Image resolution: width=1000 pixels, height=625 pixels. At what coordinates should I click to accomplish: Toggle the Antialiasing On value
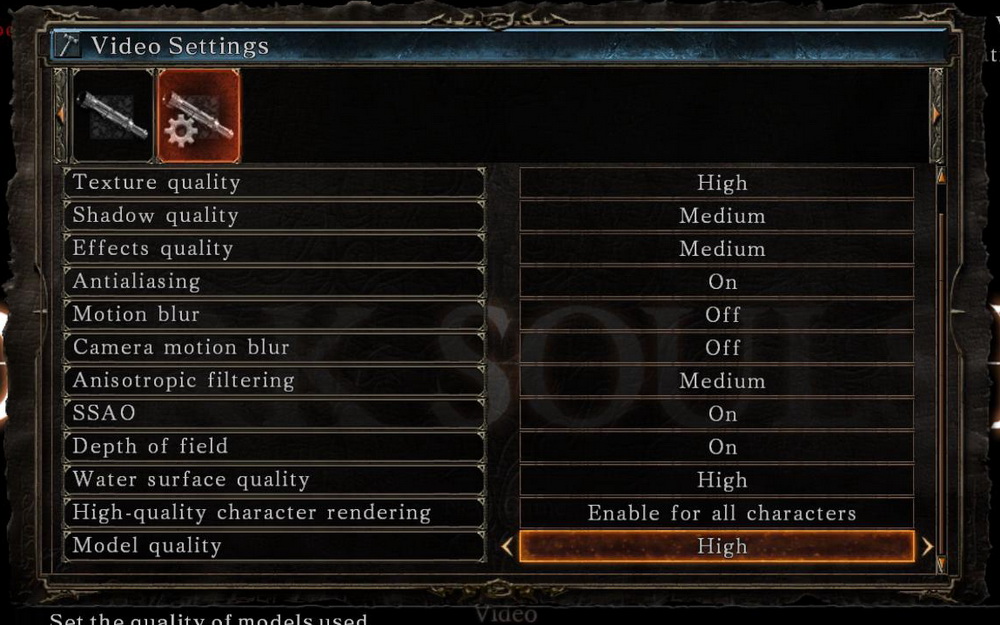point(716,282)
